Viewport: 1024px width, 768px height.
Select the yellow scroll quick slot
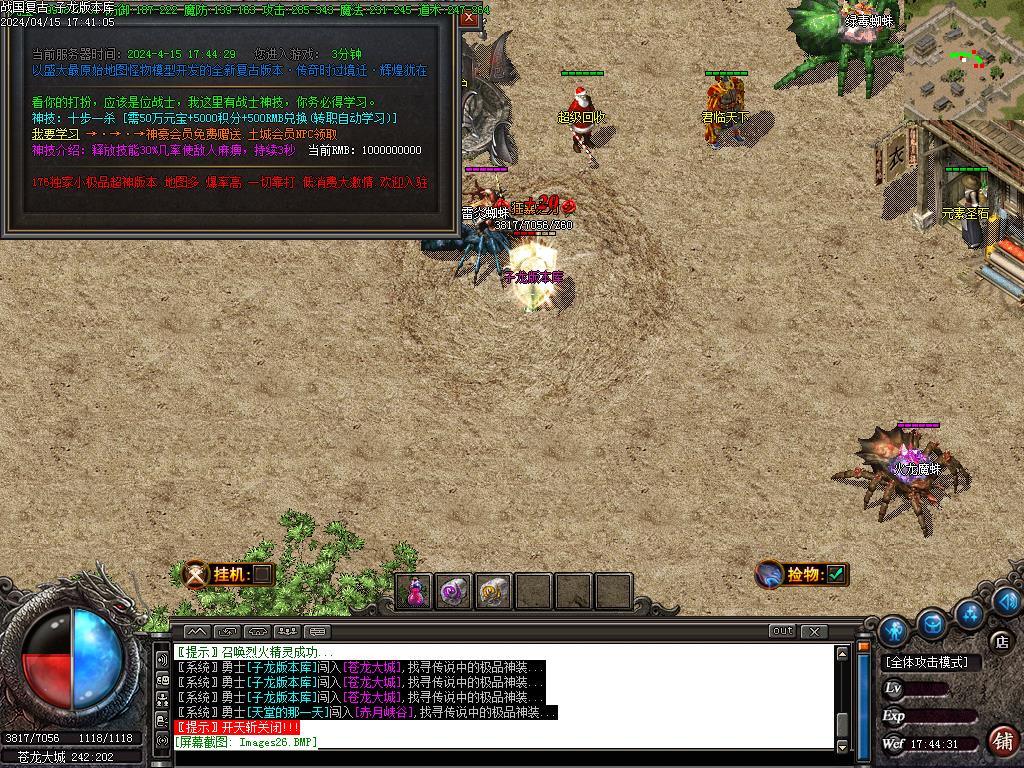(x=494, y=591)
